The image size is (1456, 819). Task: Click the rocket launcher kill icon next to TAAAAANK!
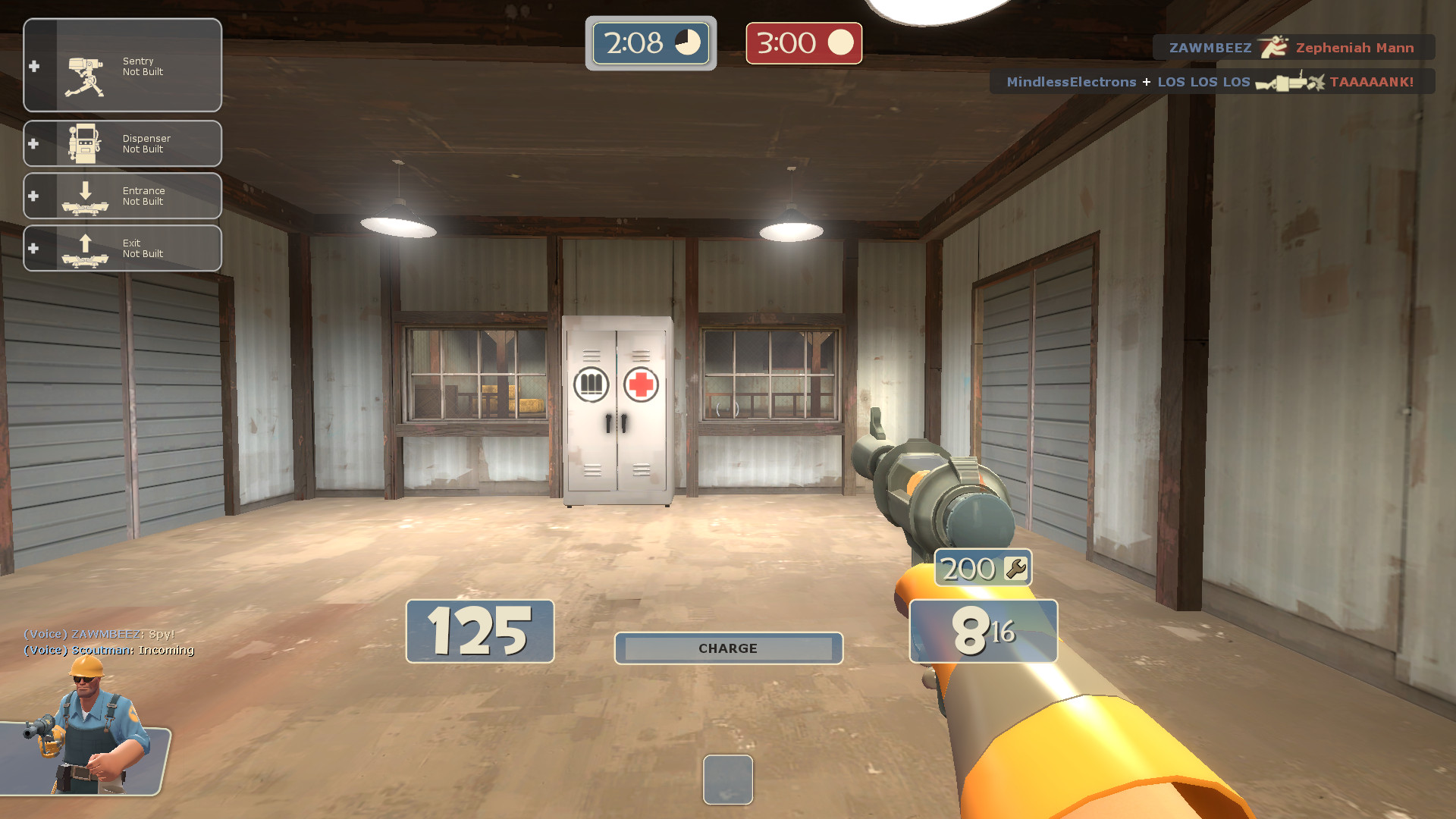tap(1289, 82)
